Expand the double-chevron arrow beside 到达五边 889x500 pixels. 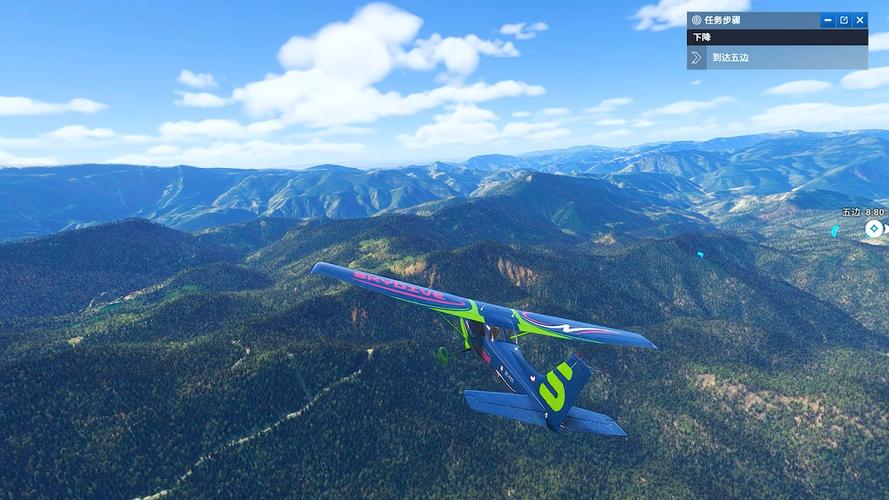coord(697,58)
